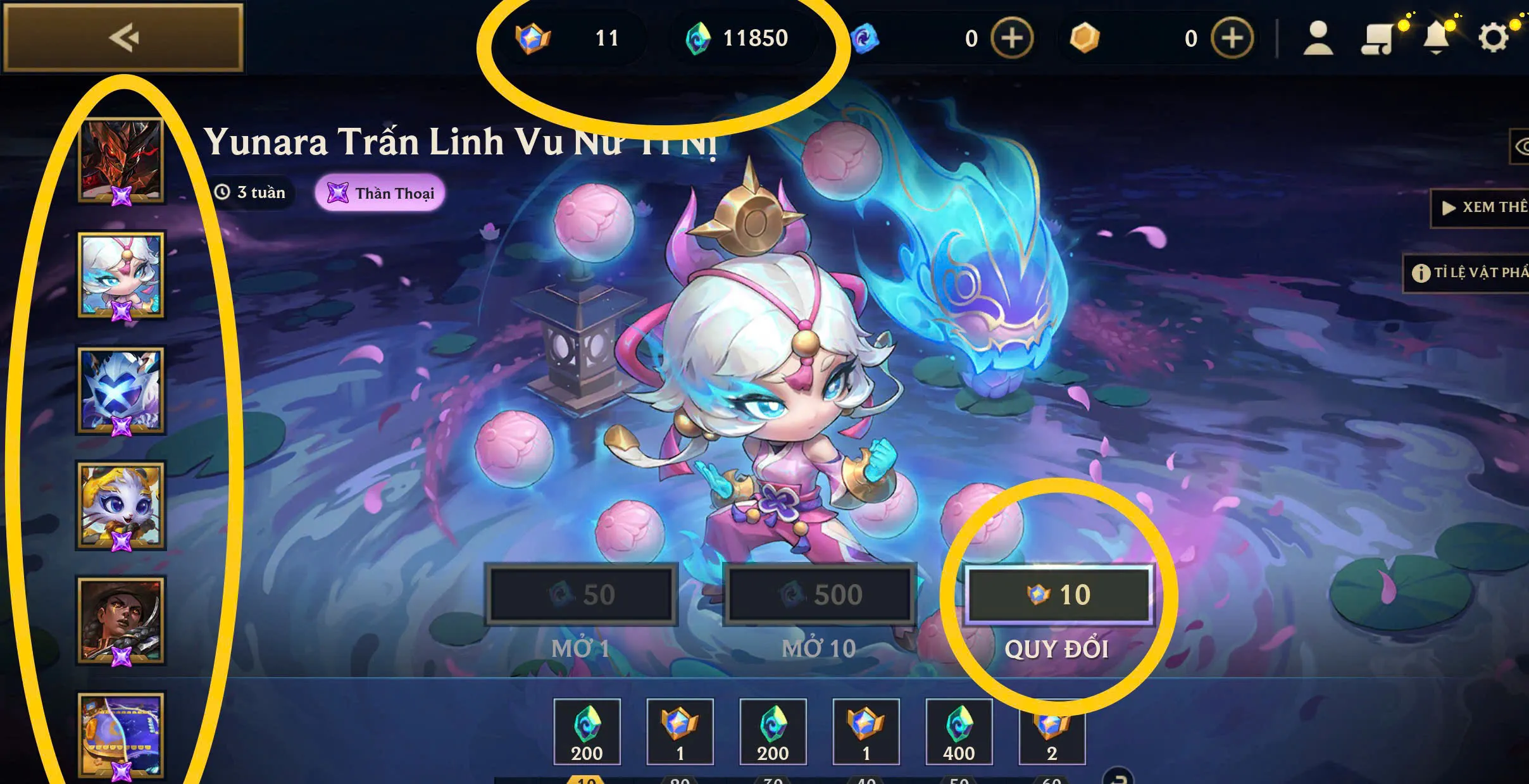The image size is (1529, 784).
Task: Open the 3 tuần timer label
Action: (251, 193)
